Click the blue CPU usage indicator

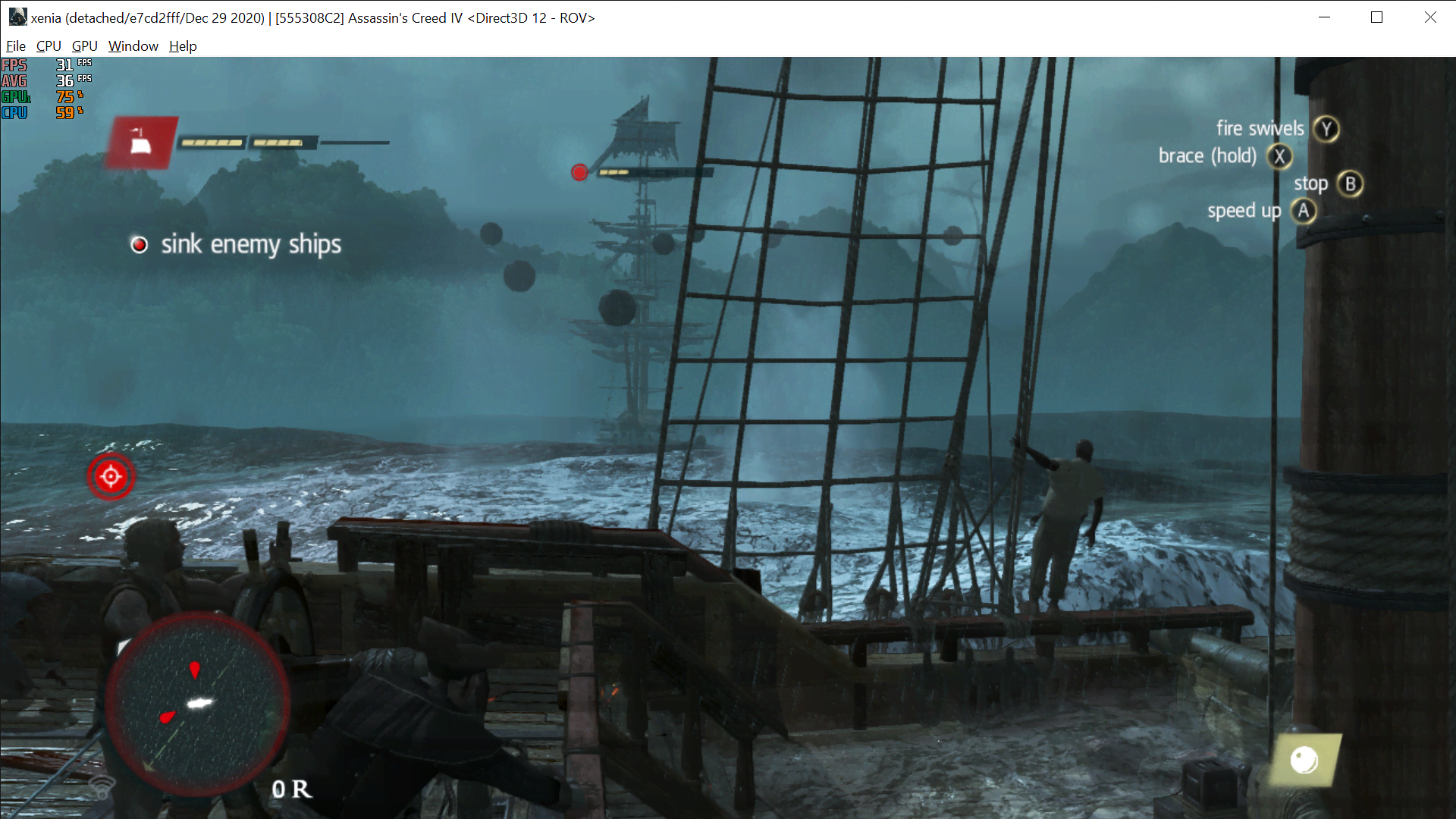14,112
